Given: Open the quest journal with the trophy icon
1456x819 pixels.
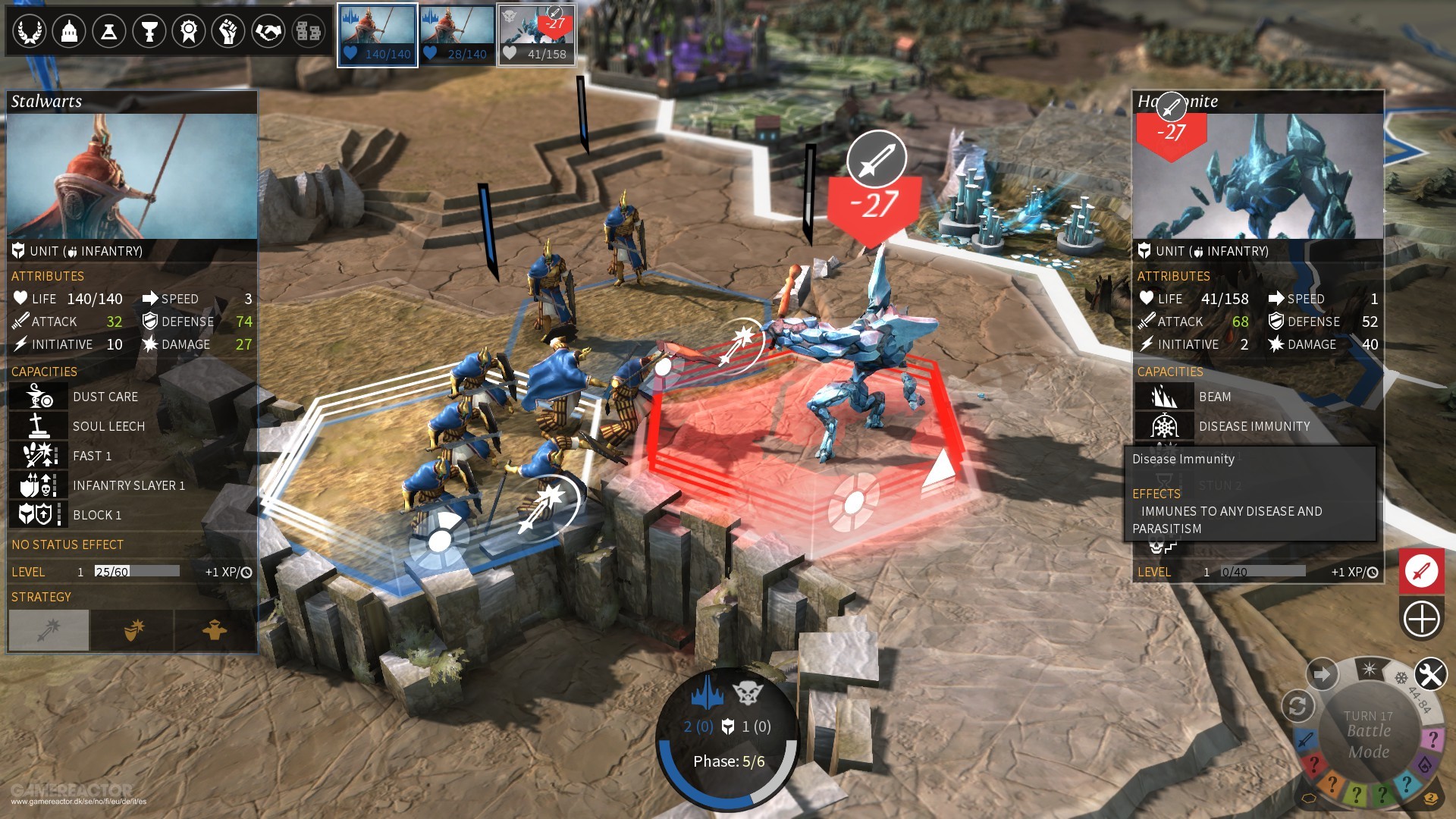Looking at the screenshot, I should tap(149, 32).
